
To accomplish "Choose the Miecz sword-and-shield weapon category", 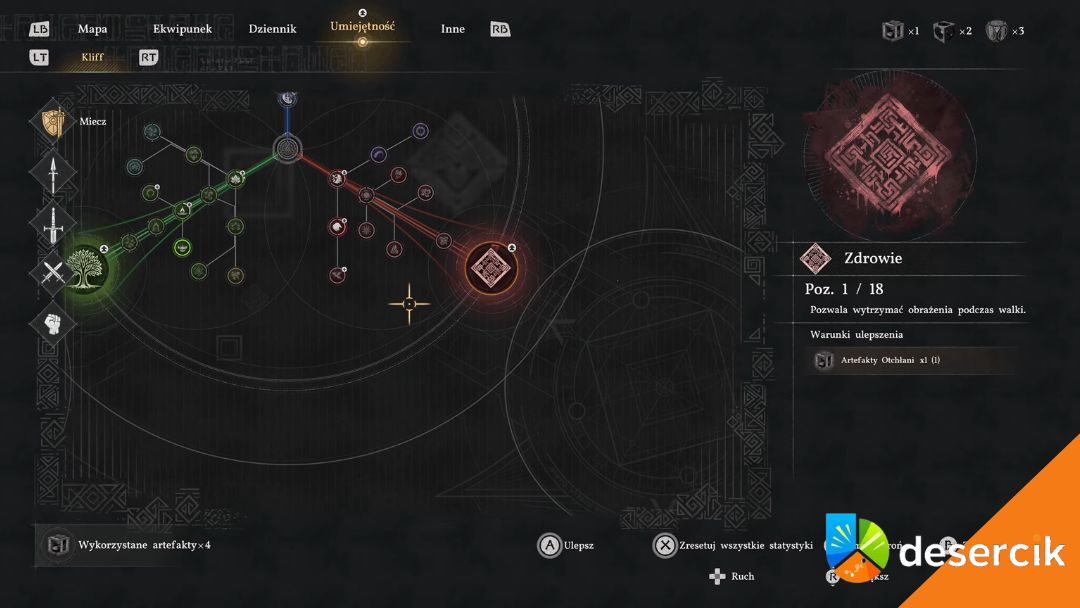I will coord(53,123).
